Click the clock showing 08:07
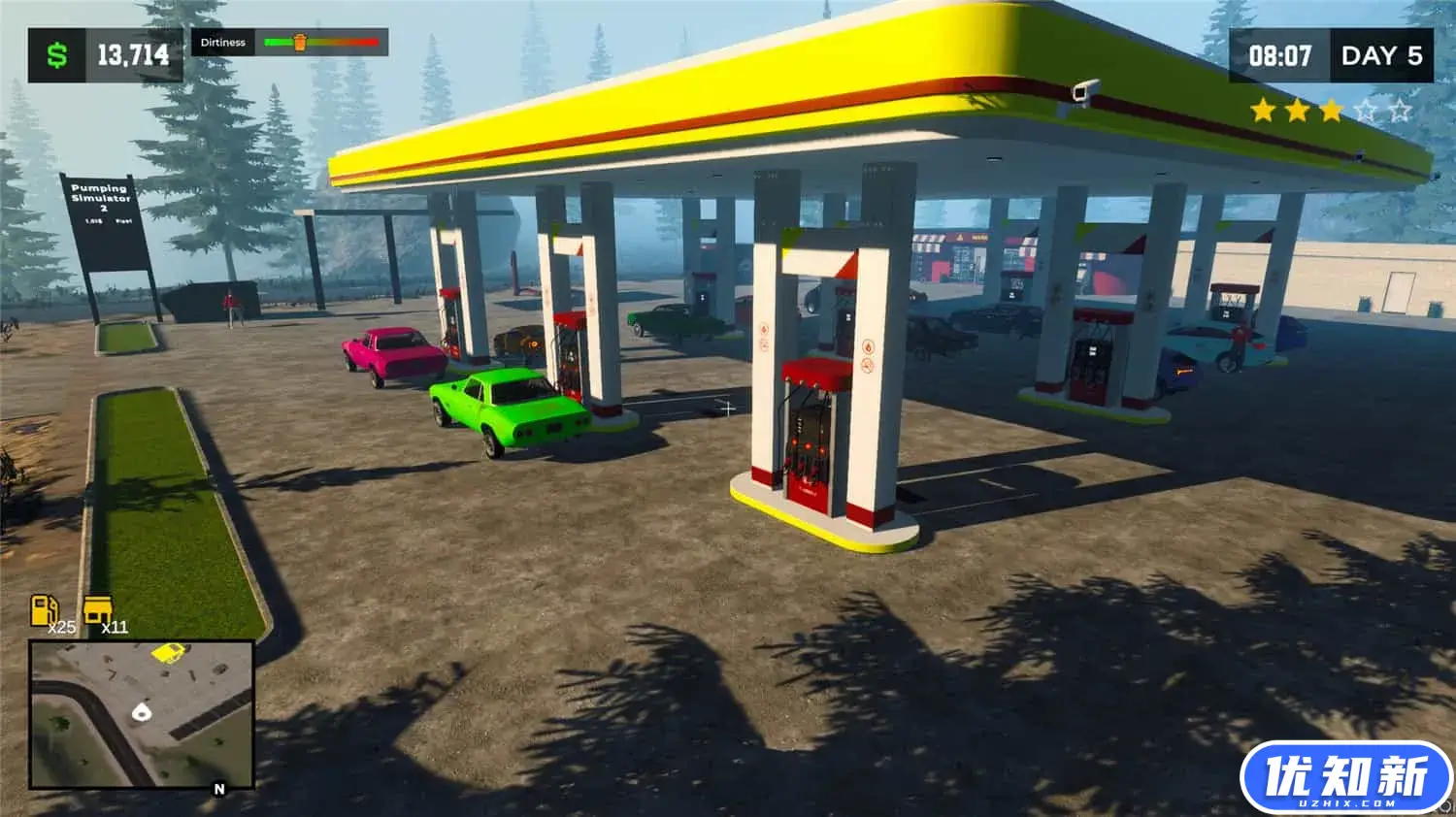 tap(1281, 55)
